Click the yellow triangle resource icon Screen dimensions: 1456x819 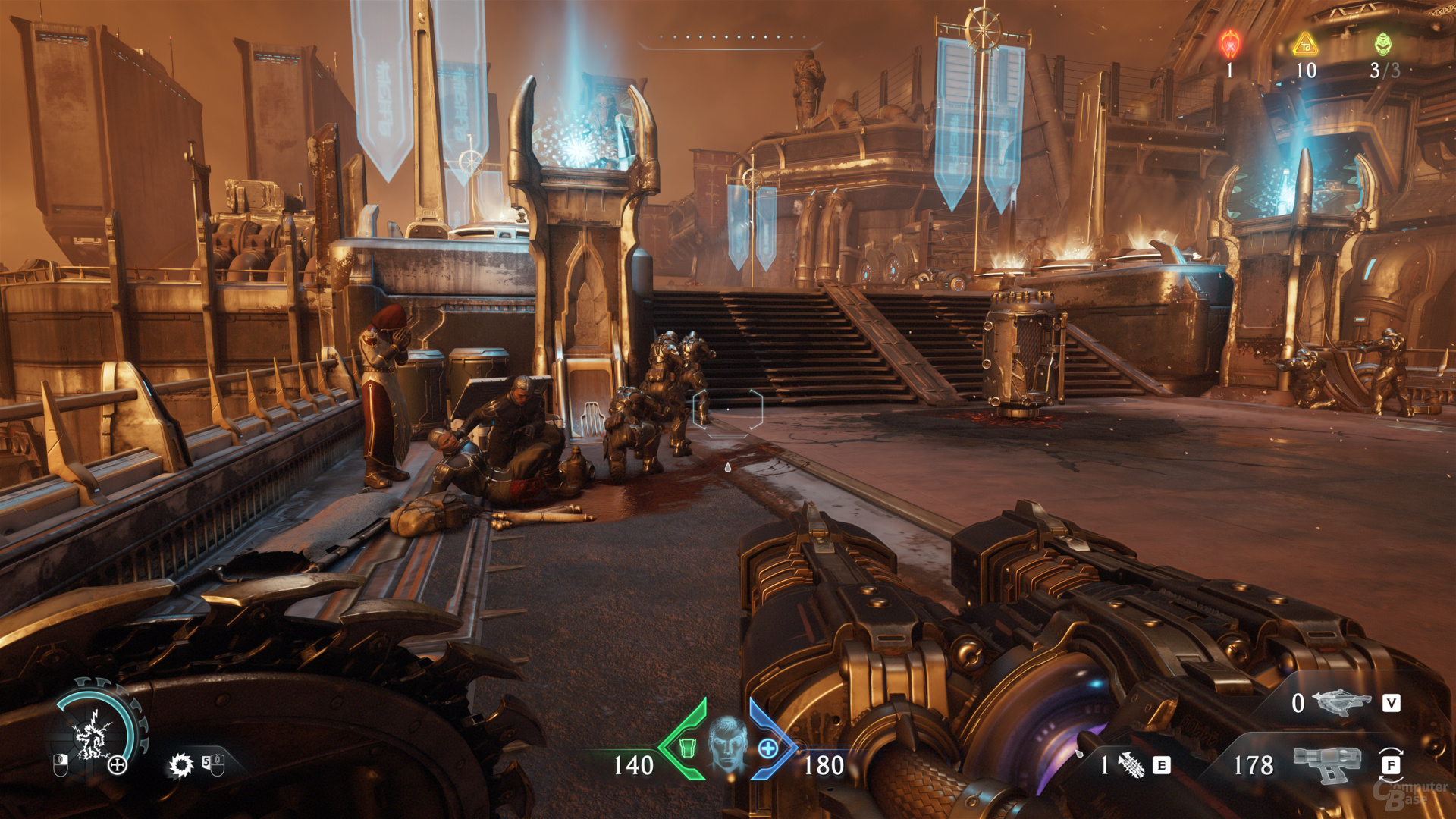pos(1305,45)
